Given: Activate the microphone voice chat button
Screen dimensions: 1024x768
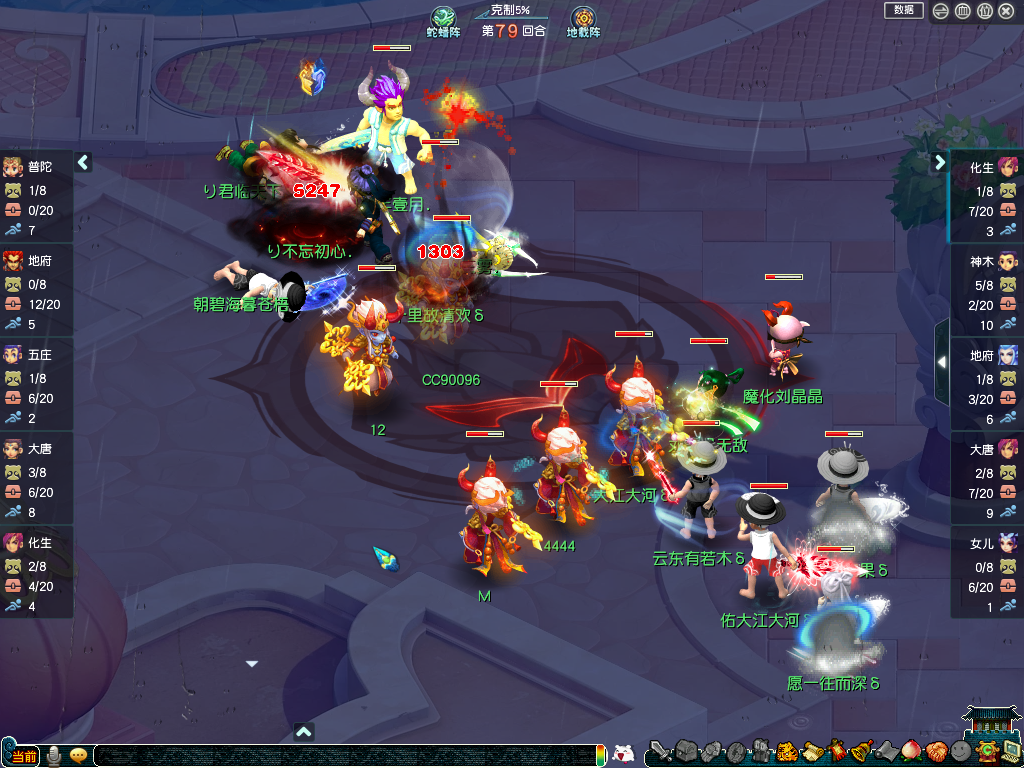Looking at the screenshot, I should (x=55, y=755).
